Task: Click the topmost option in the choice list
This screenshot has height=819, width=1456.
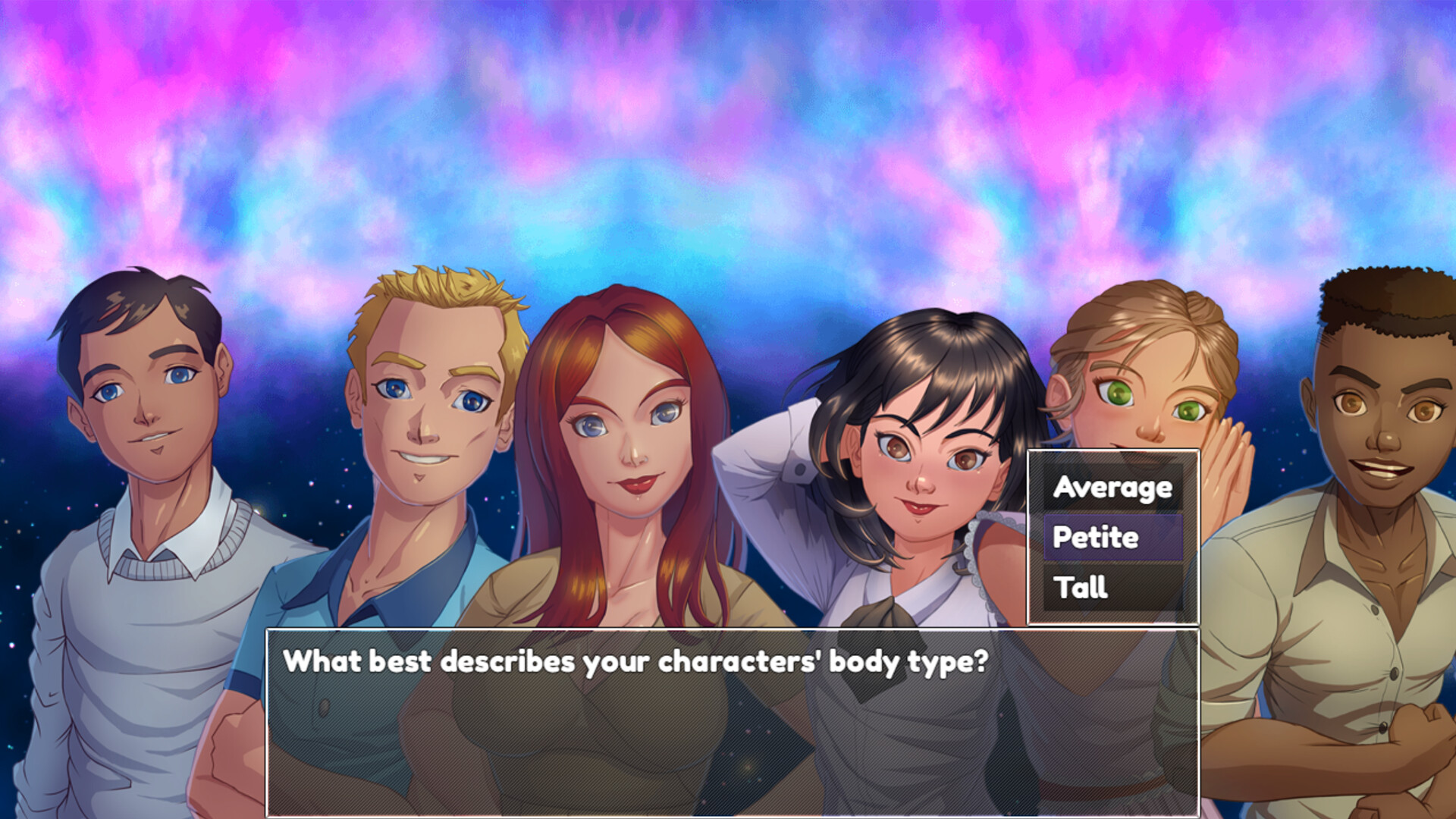Action: [1112, 488]
